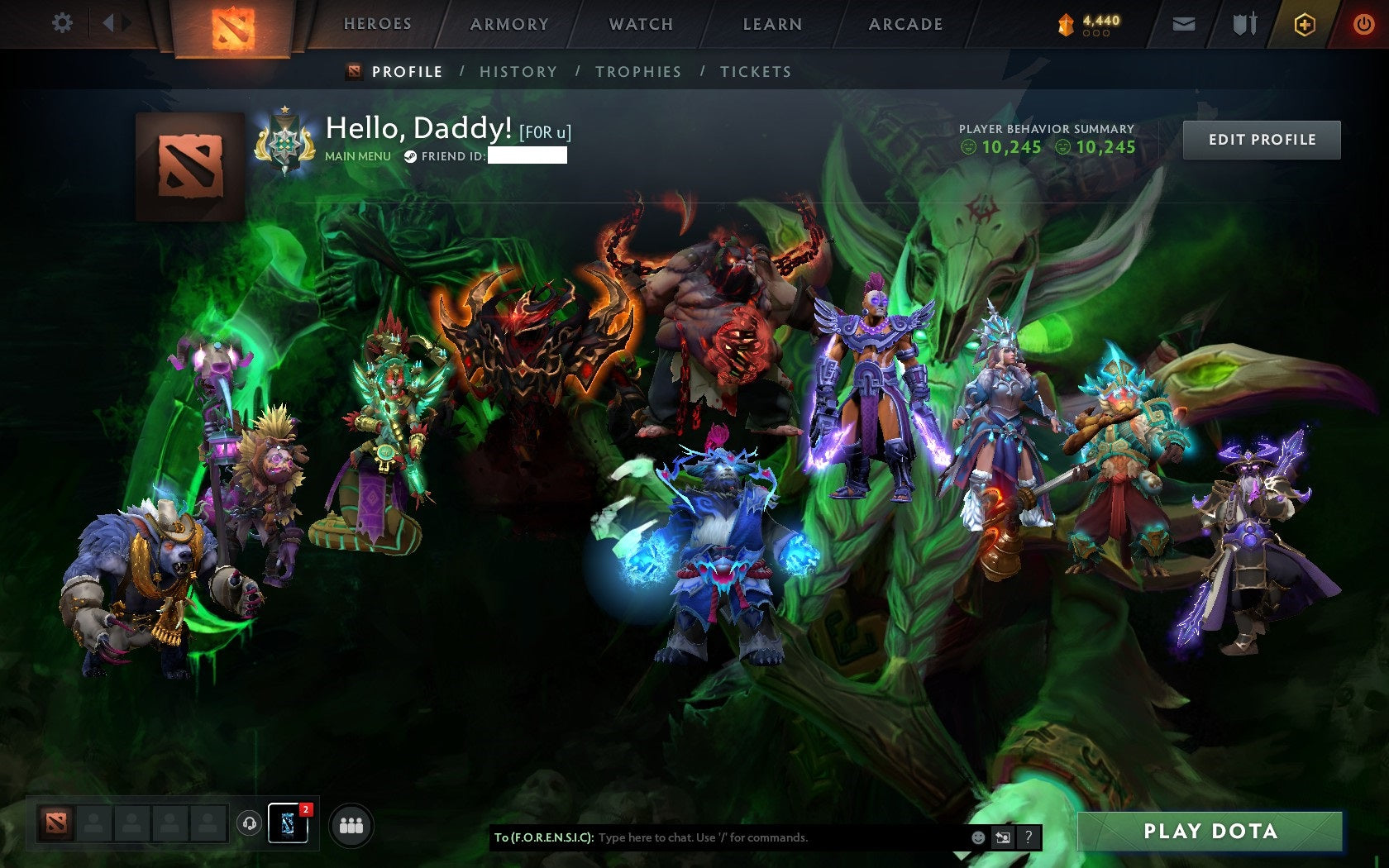Click the EDIT PROFILE button
Viewport: 1389px width, 868px height.
[x=1262, y=139]
